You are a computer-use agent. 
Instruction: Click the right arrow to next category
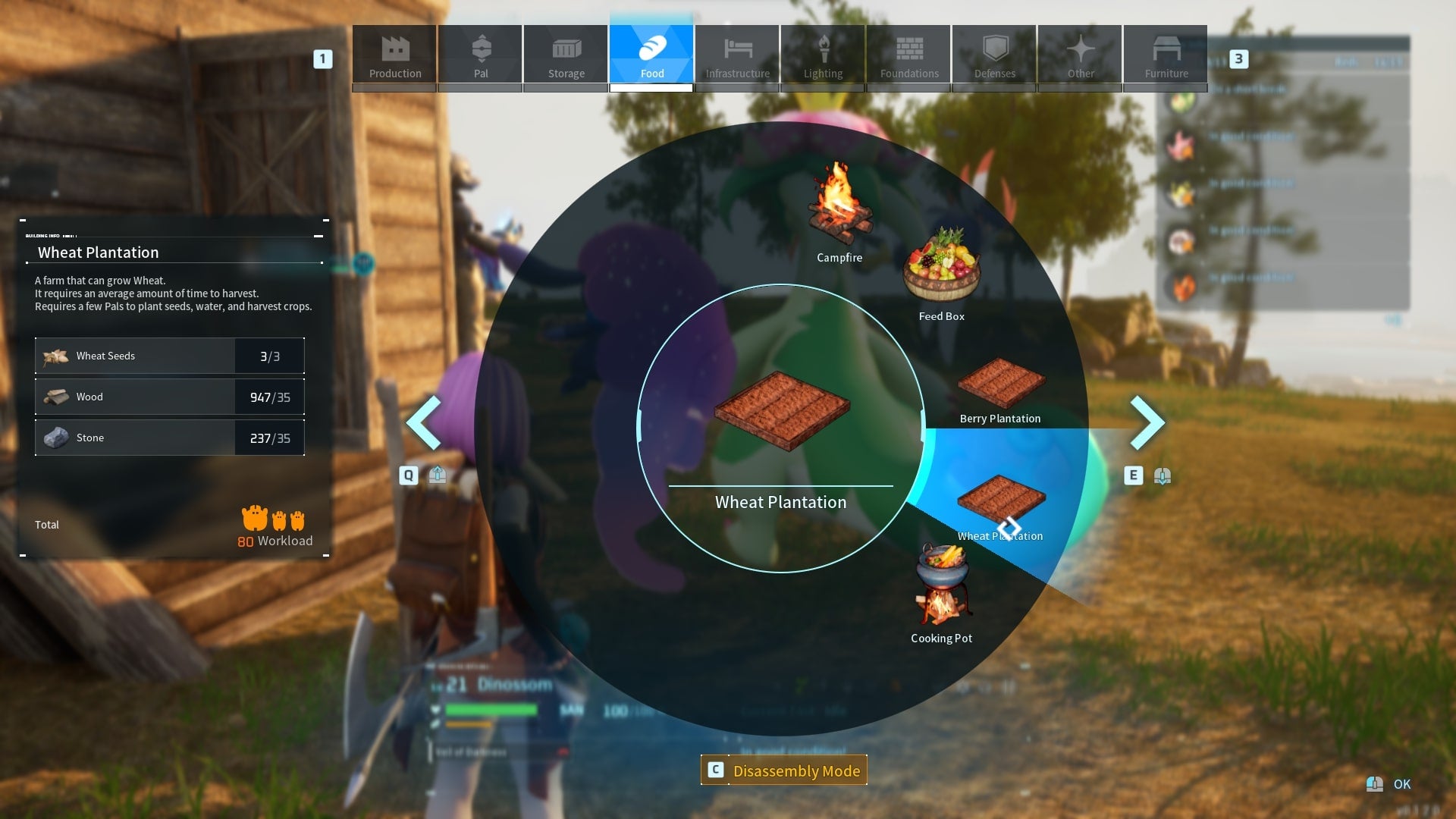[x=1147, y=422]
